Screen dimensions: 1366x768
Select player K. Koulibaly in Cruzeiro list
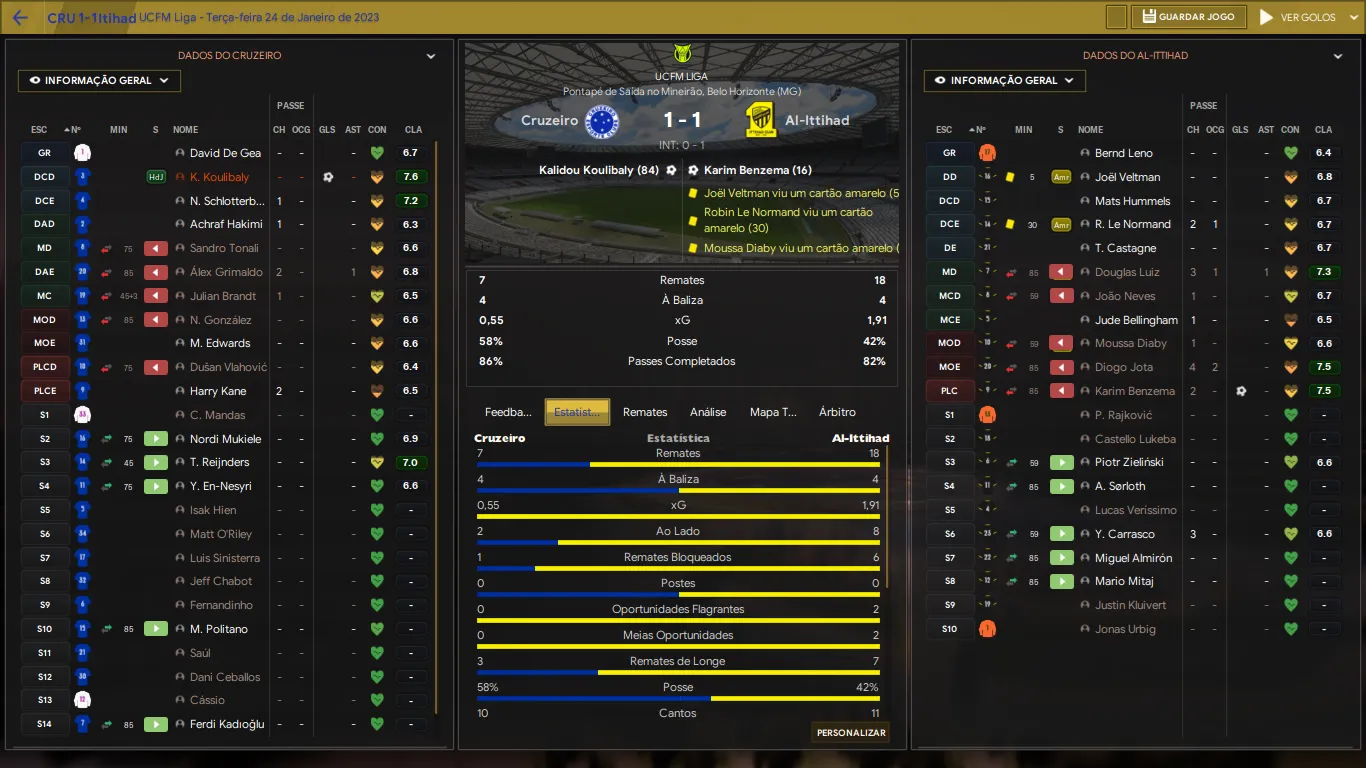[219, 177]
